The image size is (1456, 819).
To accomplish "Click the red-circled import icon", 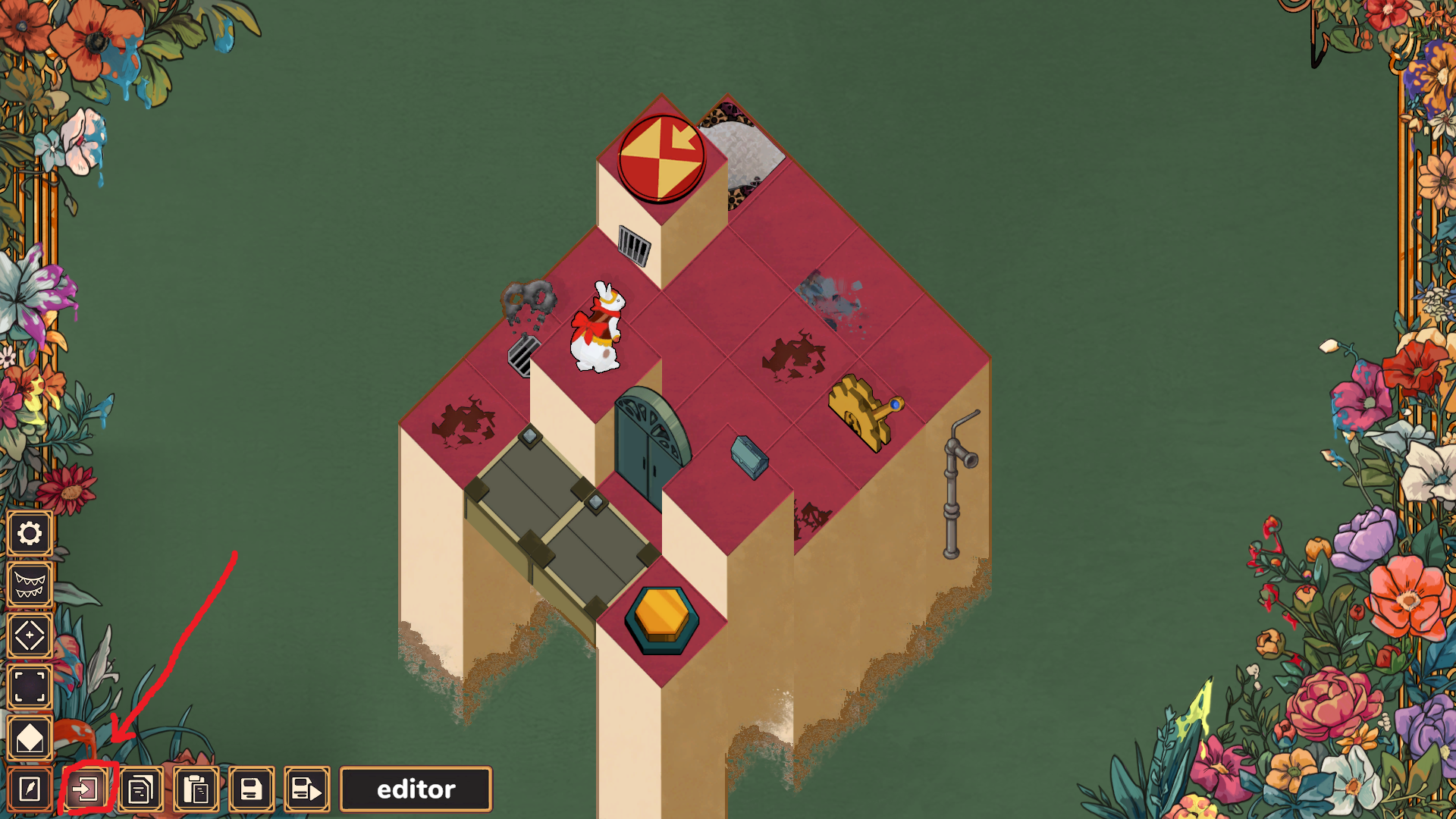I will 86,789.
